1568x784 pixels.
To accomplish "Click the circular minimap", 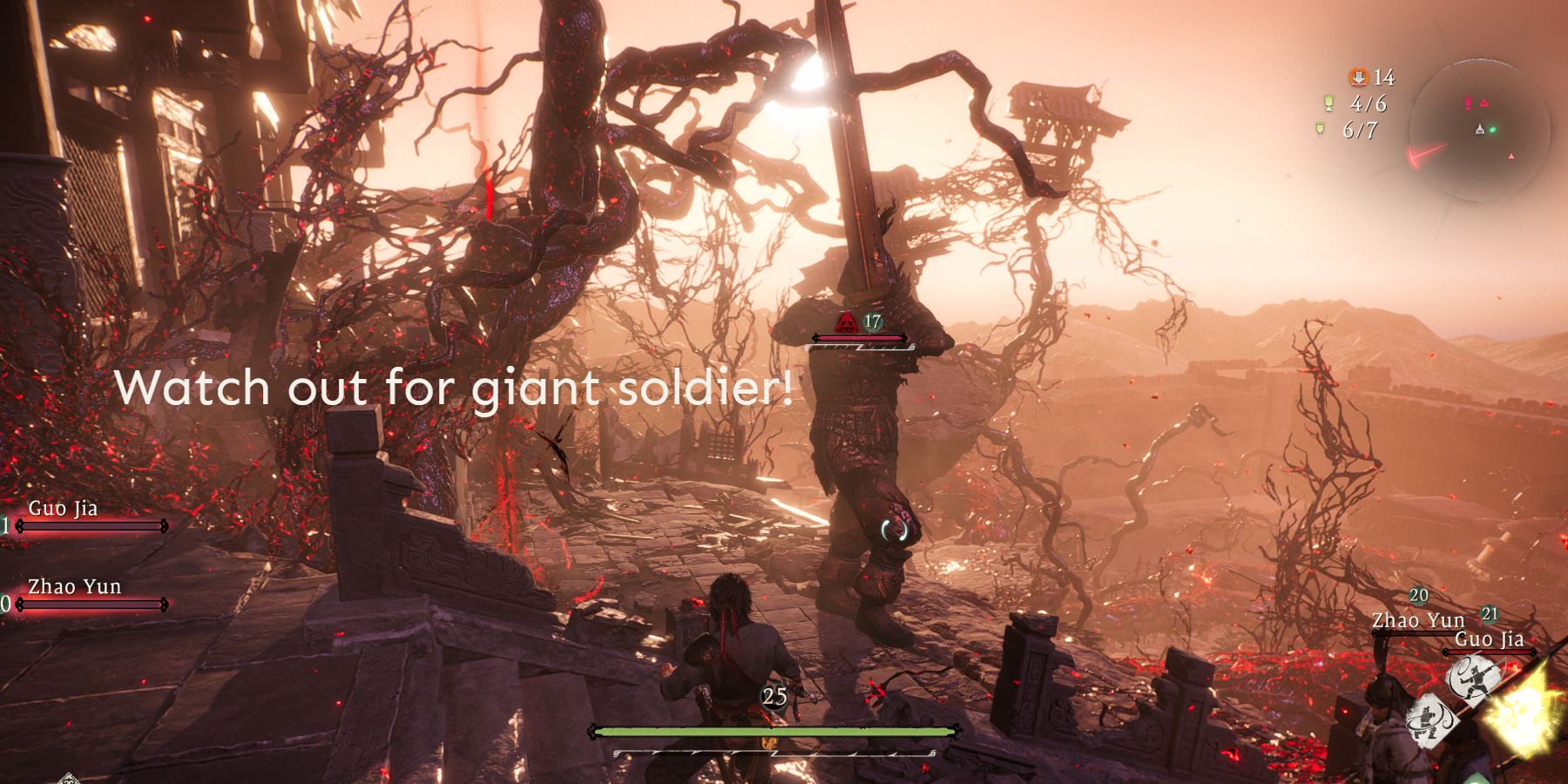I will coord(1479,129).
